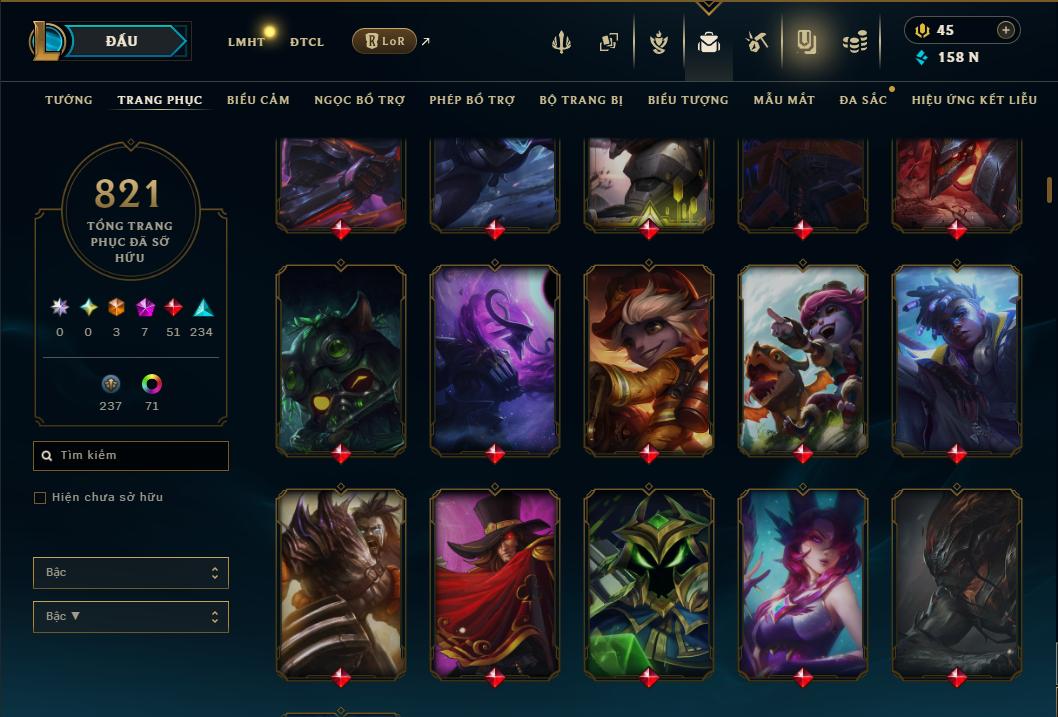The height and width of the screenshot is (717, 1058).
Task: Select the red top-hat gunslinger skin card
Action: pyautogui.click(x=495, y=585)
